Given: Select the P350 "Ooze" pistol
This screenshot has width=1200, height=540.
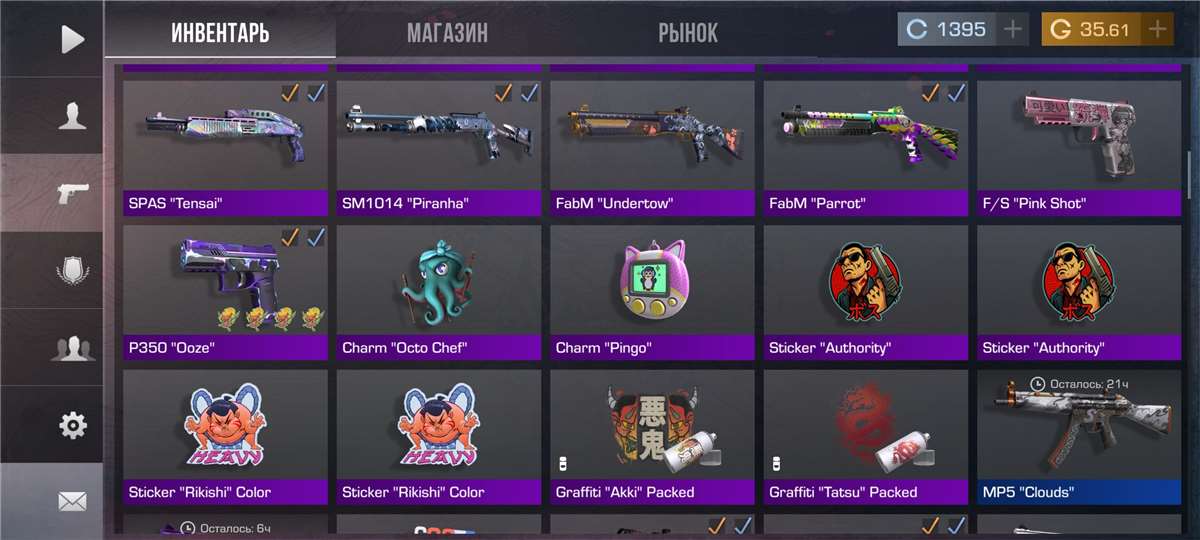Looking at the screenshot, I should 225,292.
